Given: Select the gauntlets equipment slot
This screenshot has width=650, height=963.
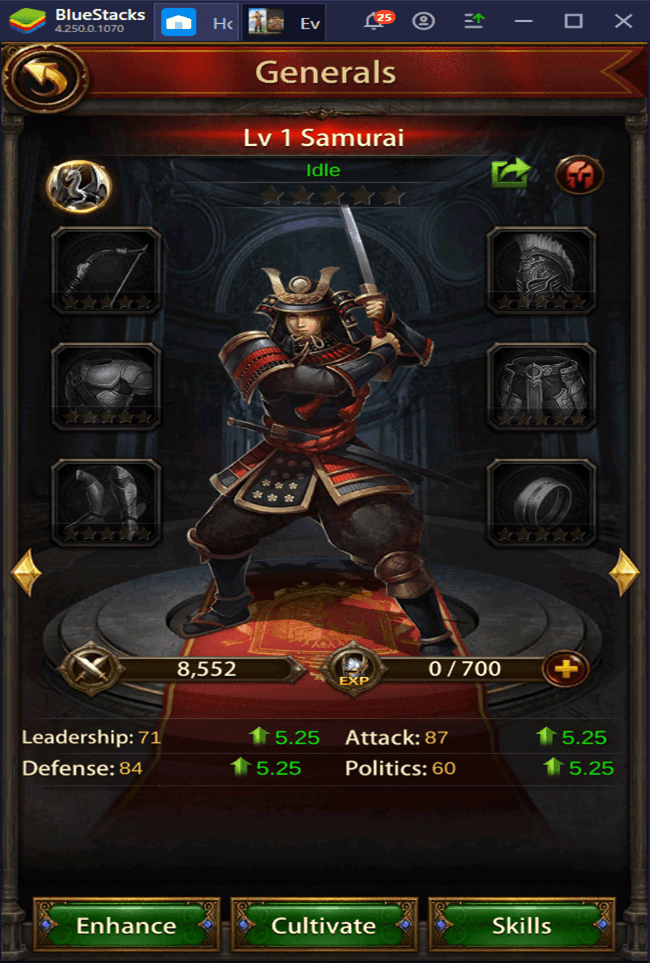Looking at the screenshot, I should (107, 502).
